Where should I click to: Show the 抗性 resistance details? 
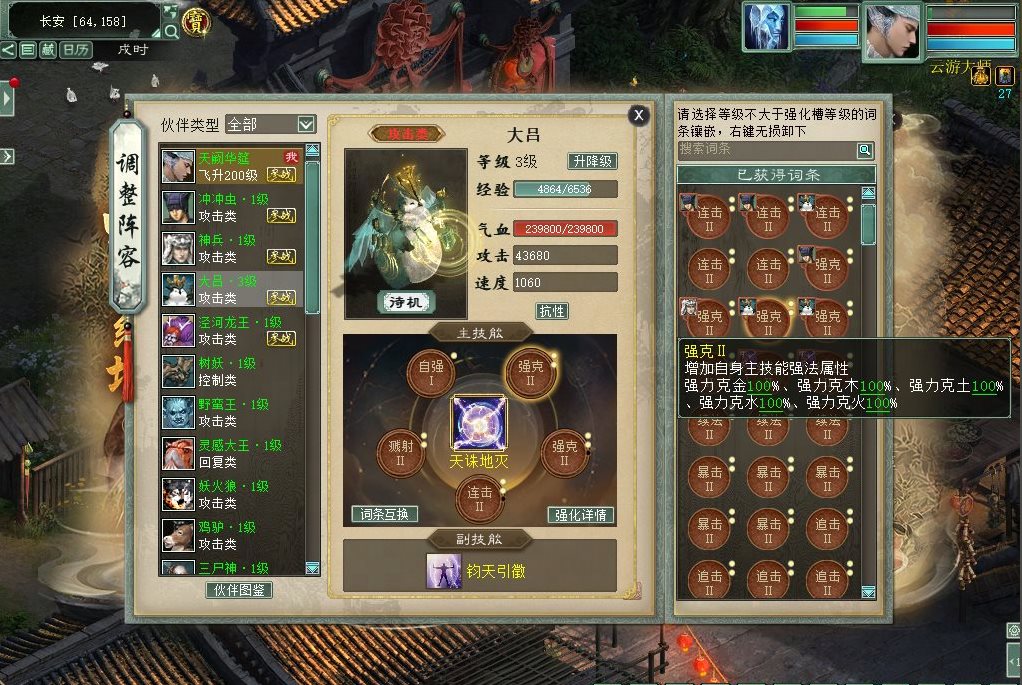click(x=552, y=311)
